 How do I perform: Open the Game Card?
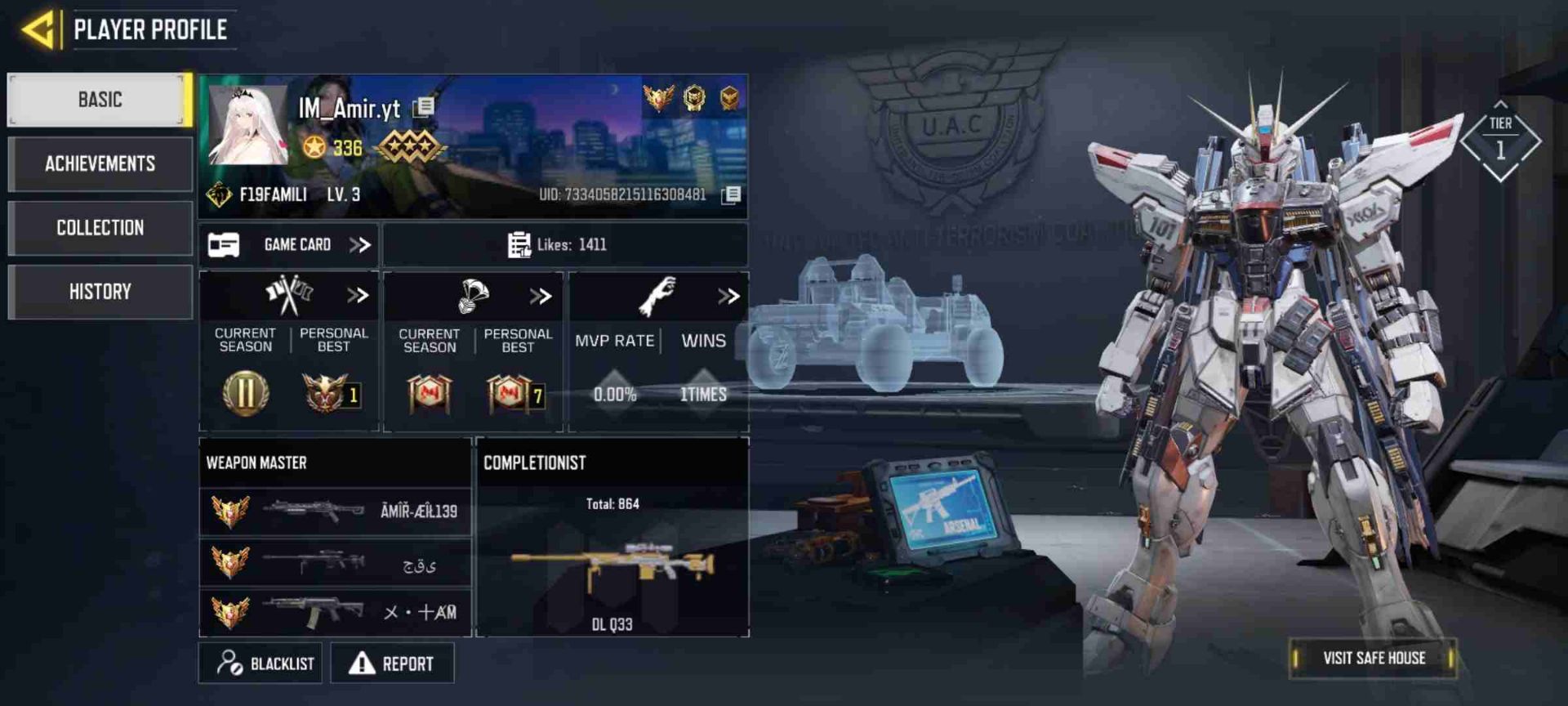pos(288,244)
